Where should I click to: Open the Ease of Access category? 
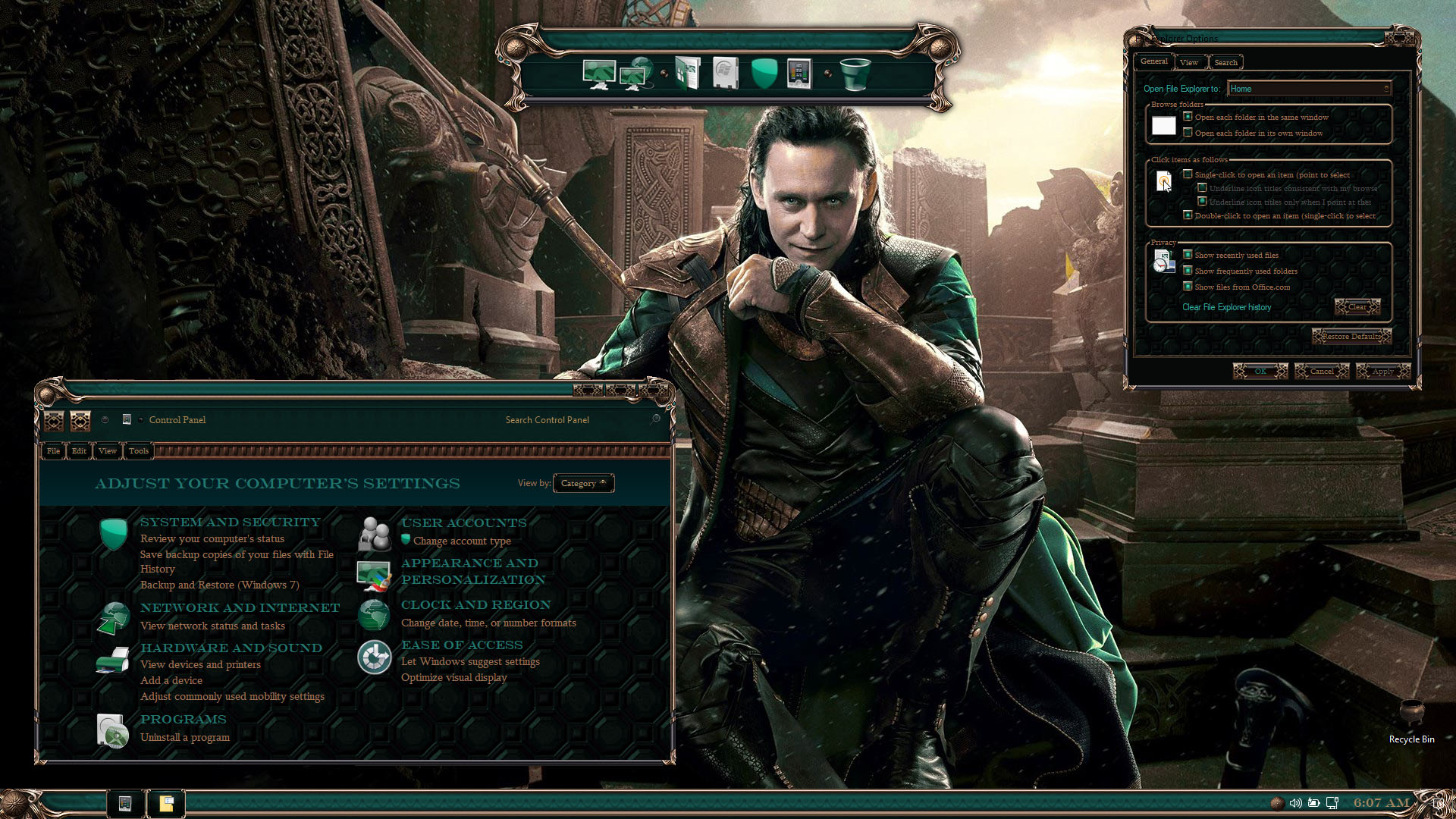point(461,645)
